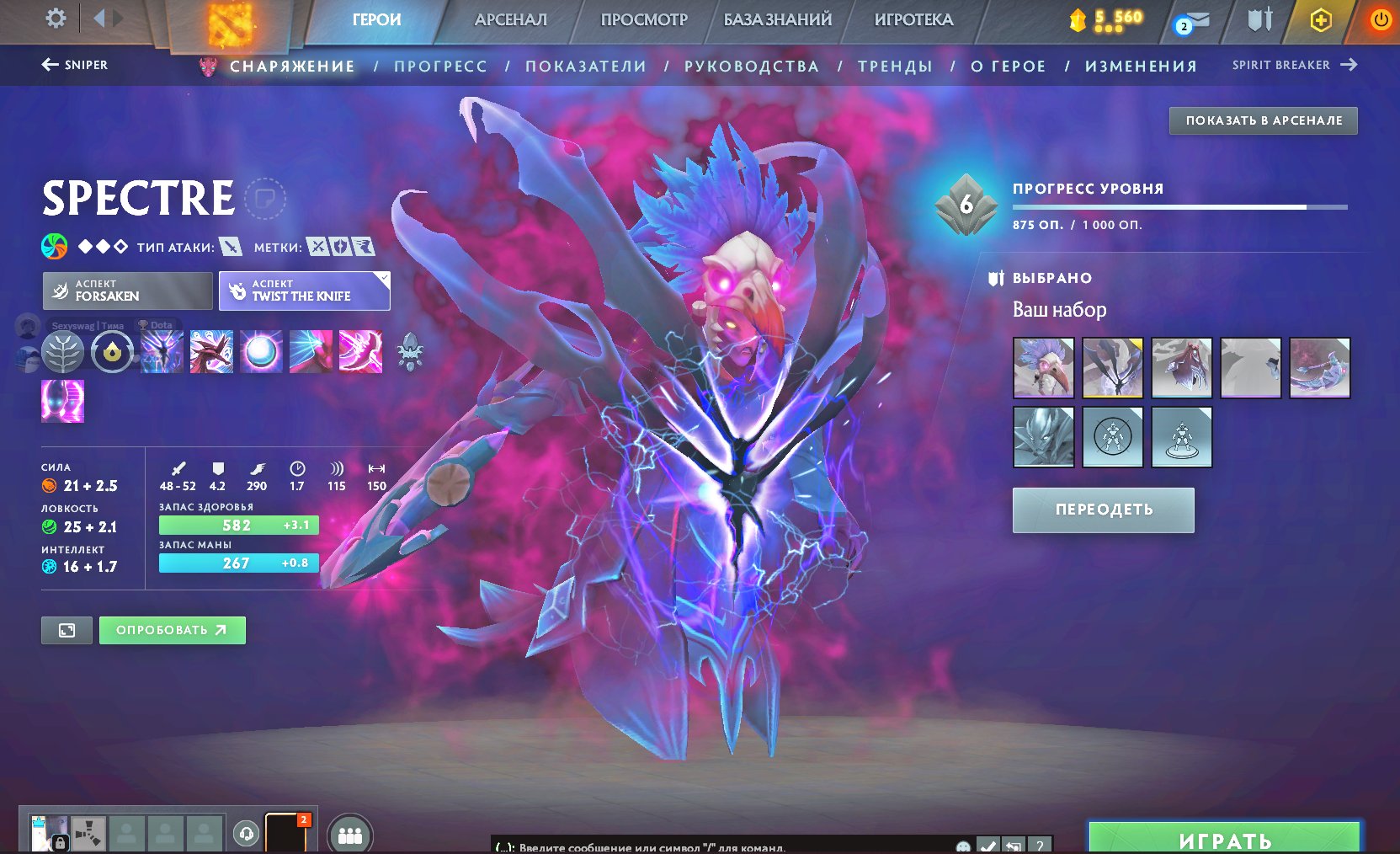
Task: Switch to the АРСЕНАЛ tab
Action: (514, 19)
